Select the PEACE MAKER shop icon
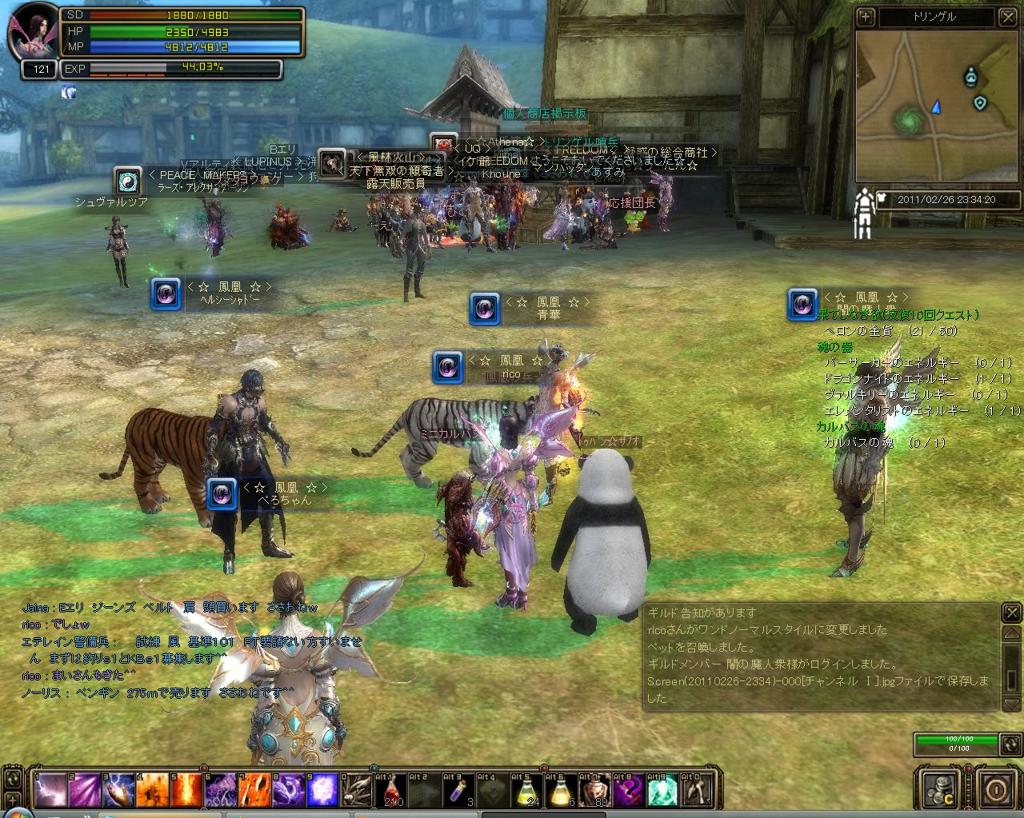Image resolution: width=1024 pixels, height=818 pixels. point(128,180)
